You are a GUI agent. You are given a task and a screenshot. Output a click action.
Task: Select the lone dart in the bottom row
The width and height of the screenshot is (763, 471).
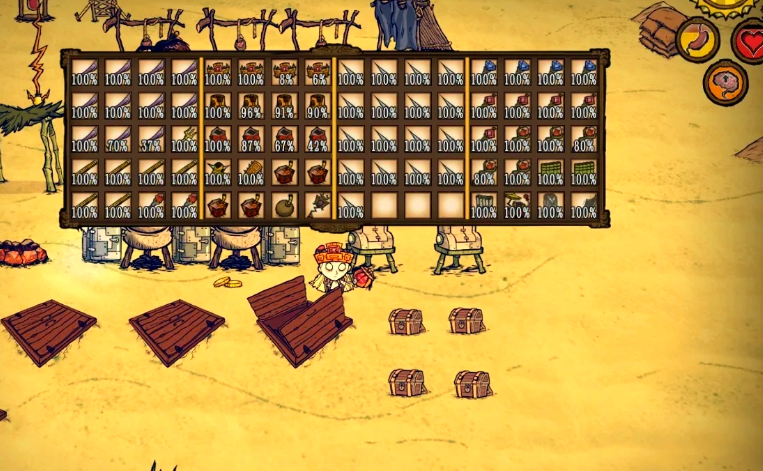tap(351, 205)
